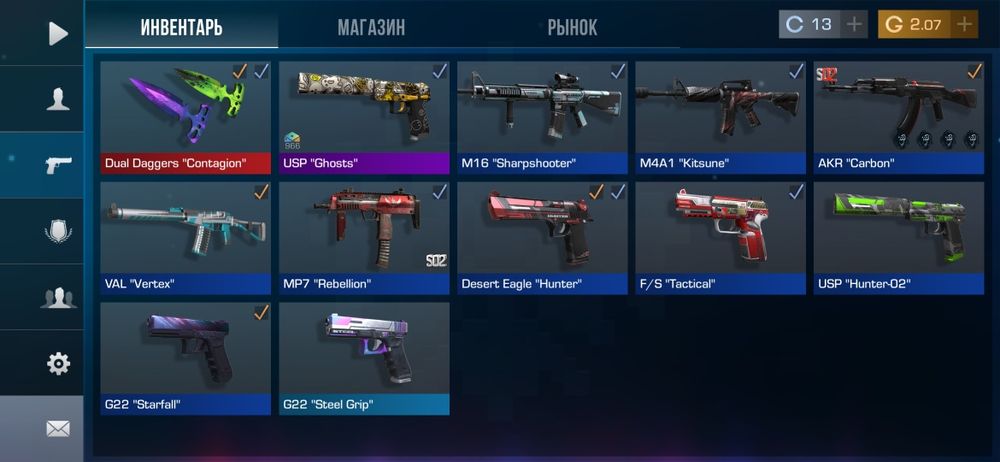Add silver coins with the plus button
This screenshot has height=462, width=1000.
(855, 25)
